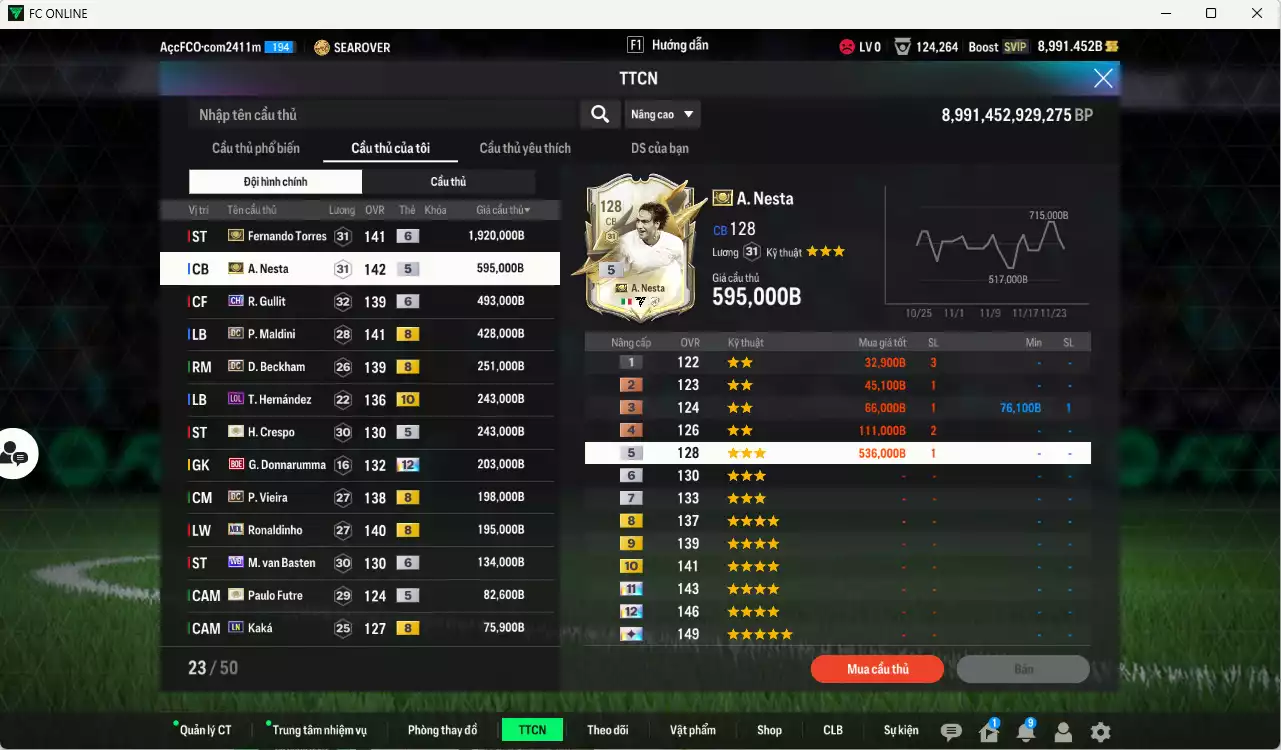Click the SEAROVER coin icon in top bar
Viewport: 1281px width, 750px height.
(320, 46)
